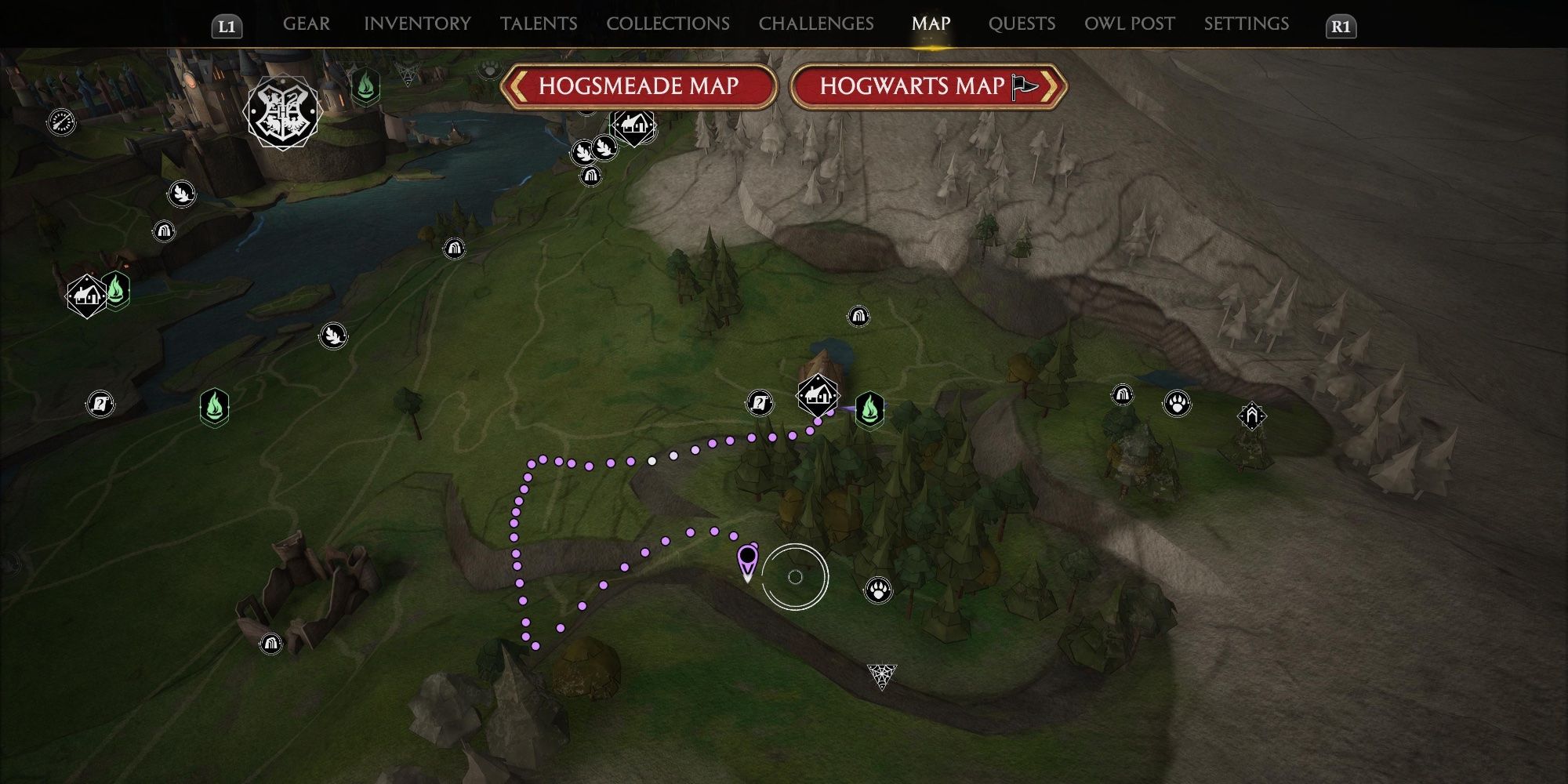1568x784 pixels.
Task: Switch to the Settings tab
Action: (1247, 24)
